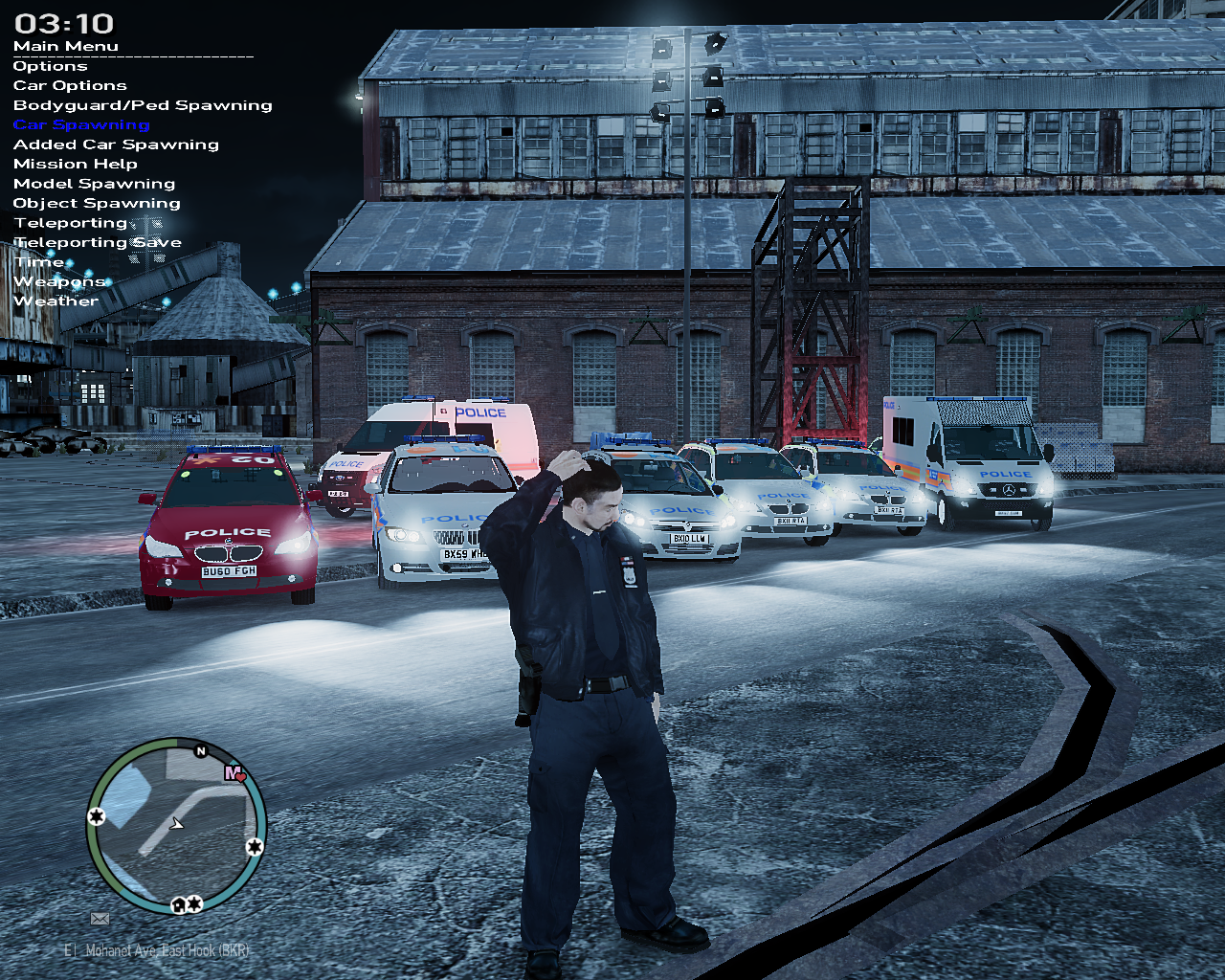Open Added Car Spawning
This screenshot has height=980, width=1225.
point(116,145)
